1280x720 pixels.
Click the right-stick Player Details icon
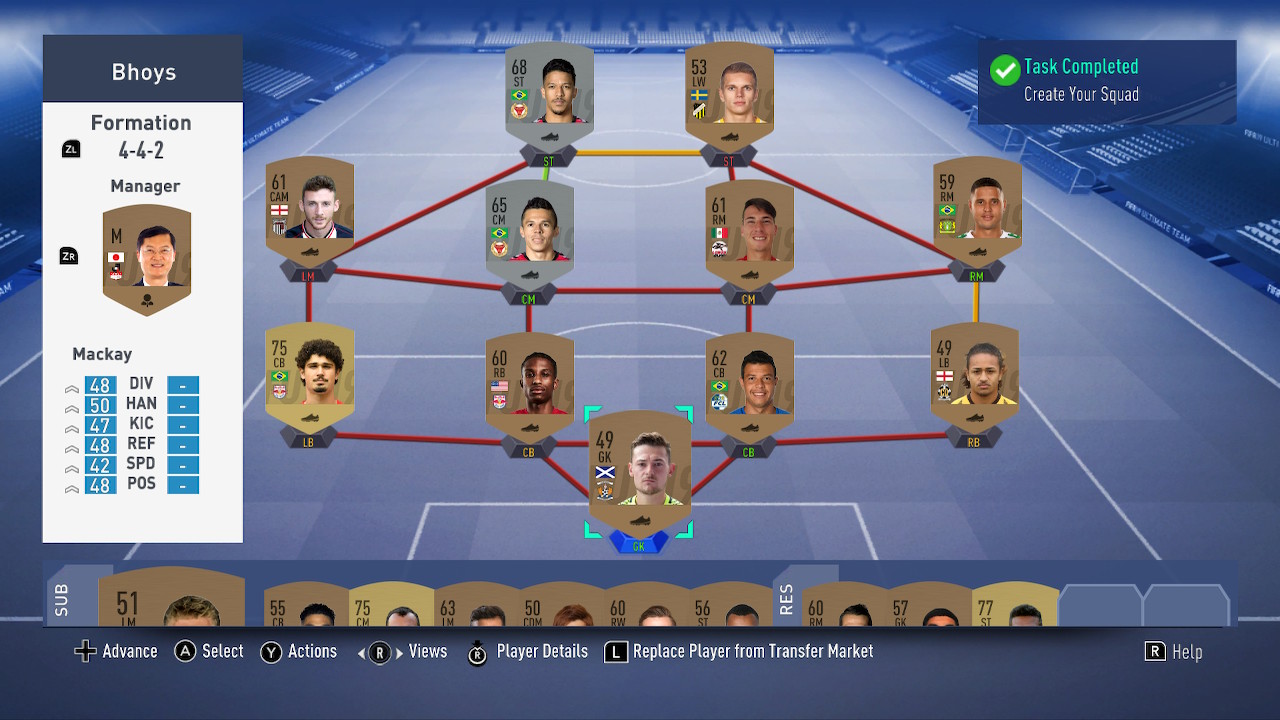pos(477,651)
